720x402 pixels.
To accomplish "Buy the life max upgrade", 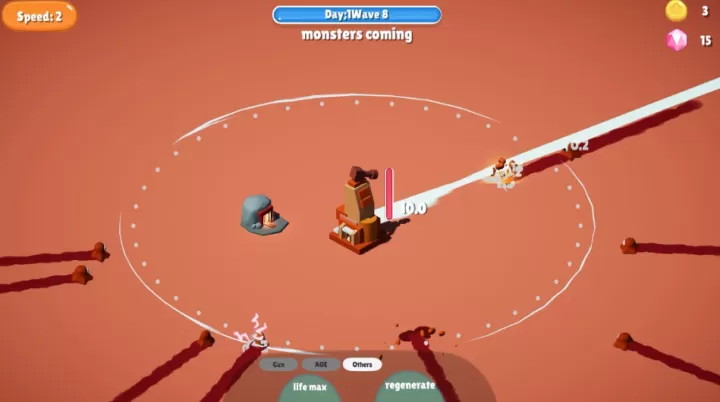I will tap(310, 388).
